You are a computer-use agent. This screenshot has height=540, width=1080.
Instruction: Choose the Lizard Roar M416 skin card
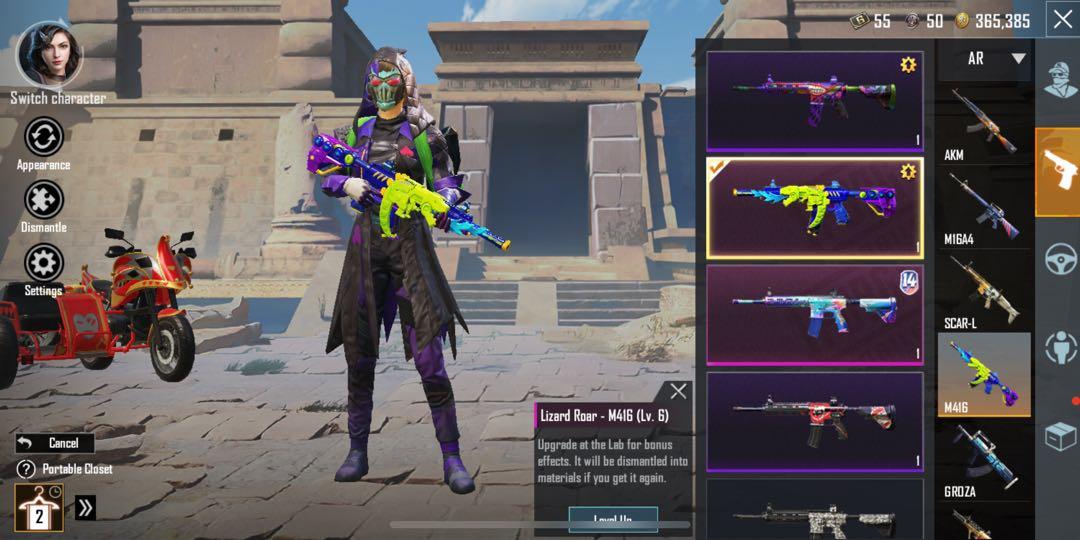pos(814,207)
